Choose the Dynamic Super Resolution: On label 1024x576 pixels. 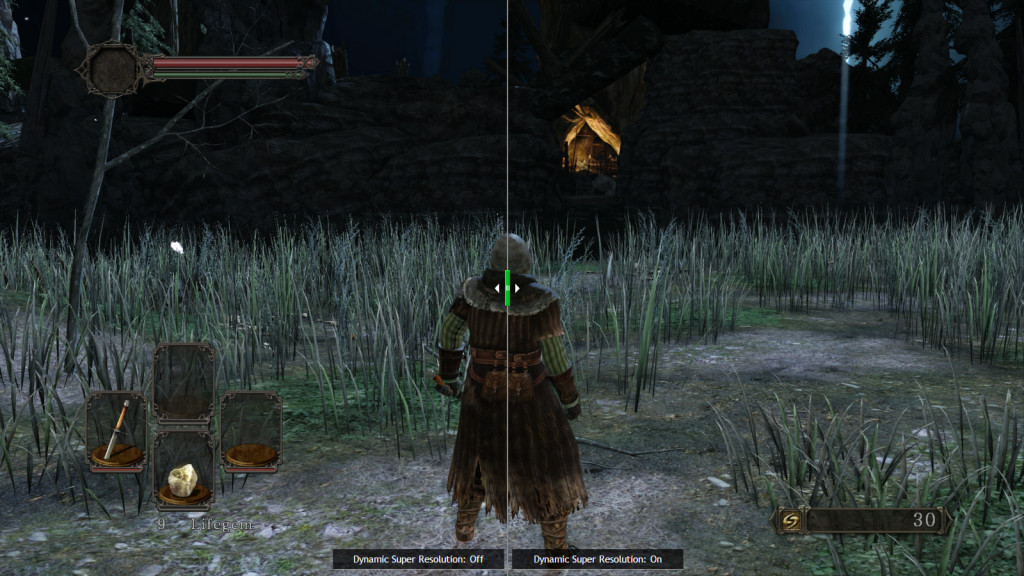(x=597, y=559)
